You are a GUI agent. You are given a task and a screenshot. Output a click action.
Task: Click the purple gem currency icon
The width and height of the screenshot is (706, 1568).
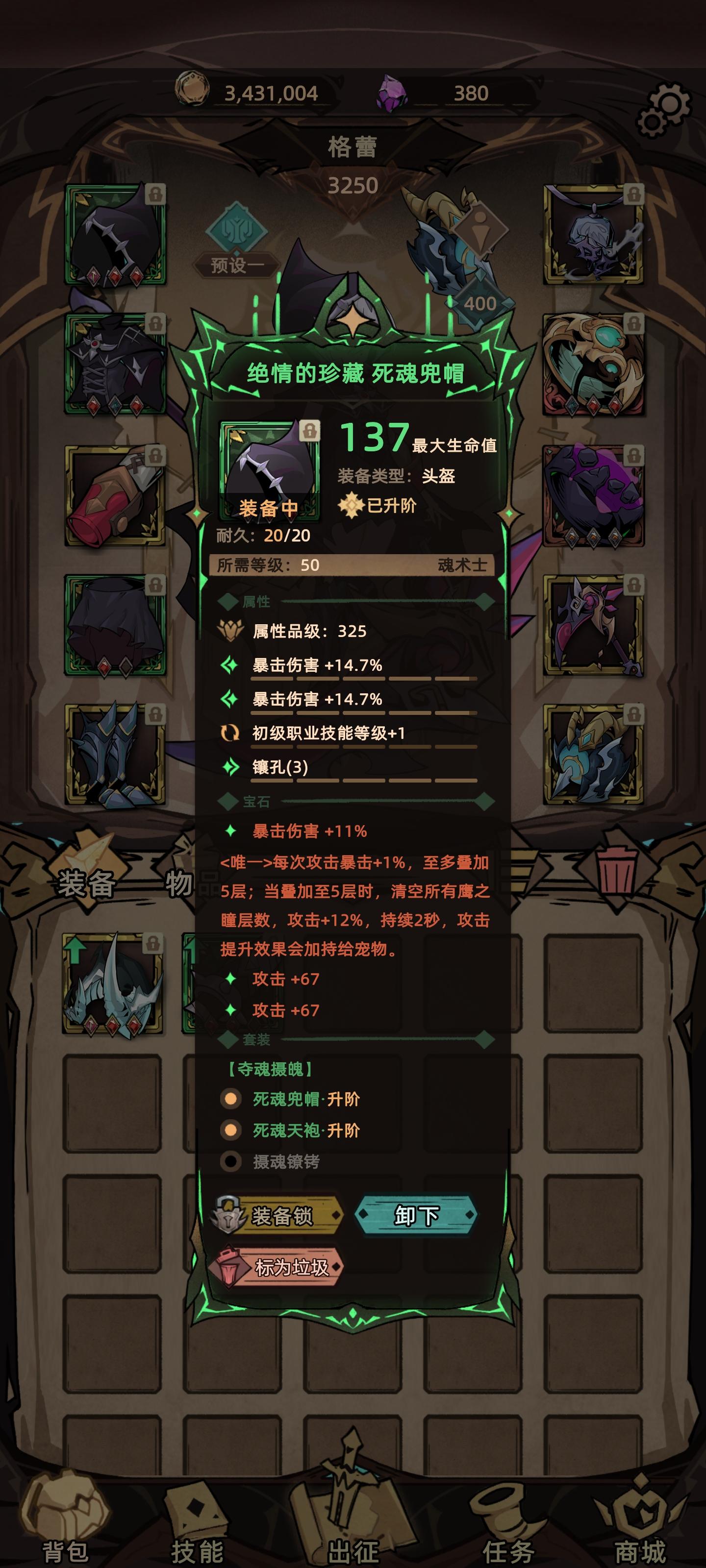[392, 93]
